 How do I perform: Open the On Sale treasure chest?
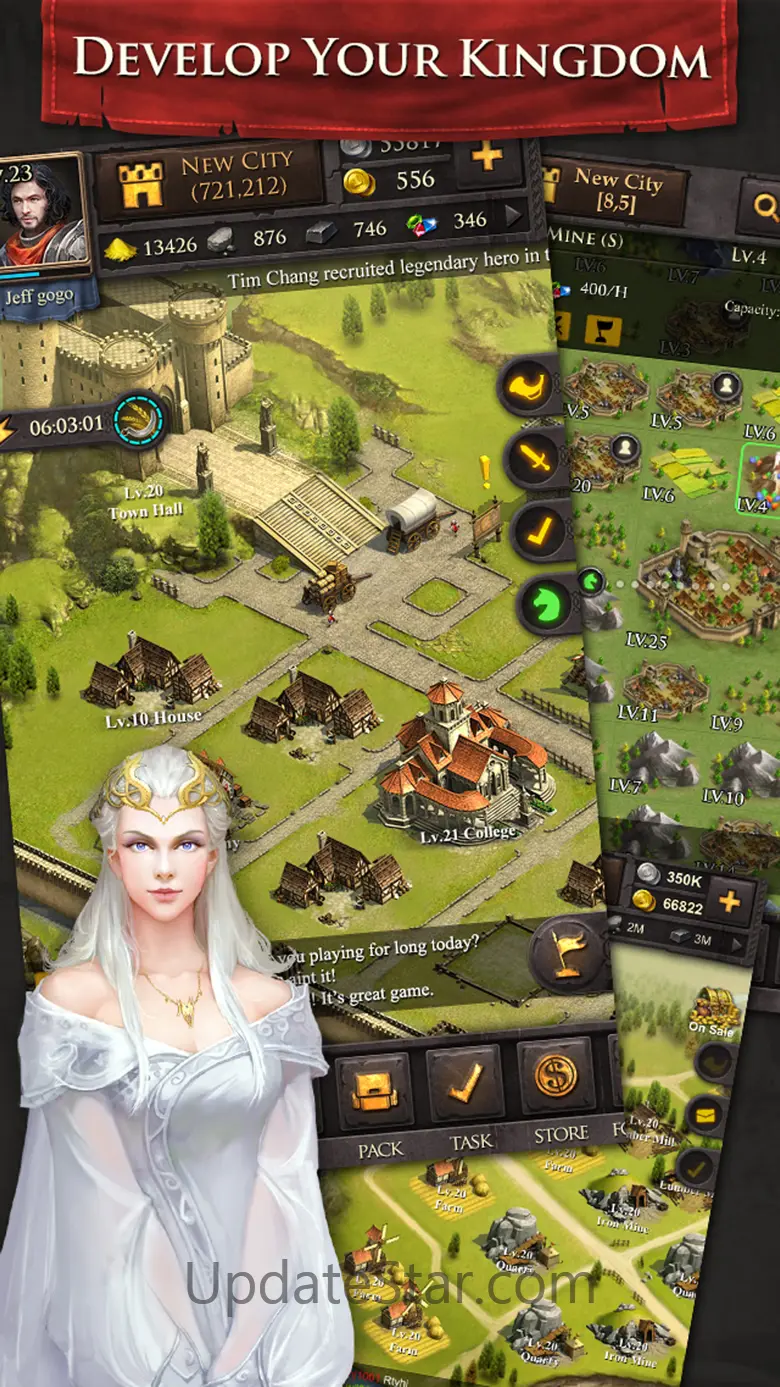pos(712,1005)
